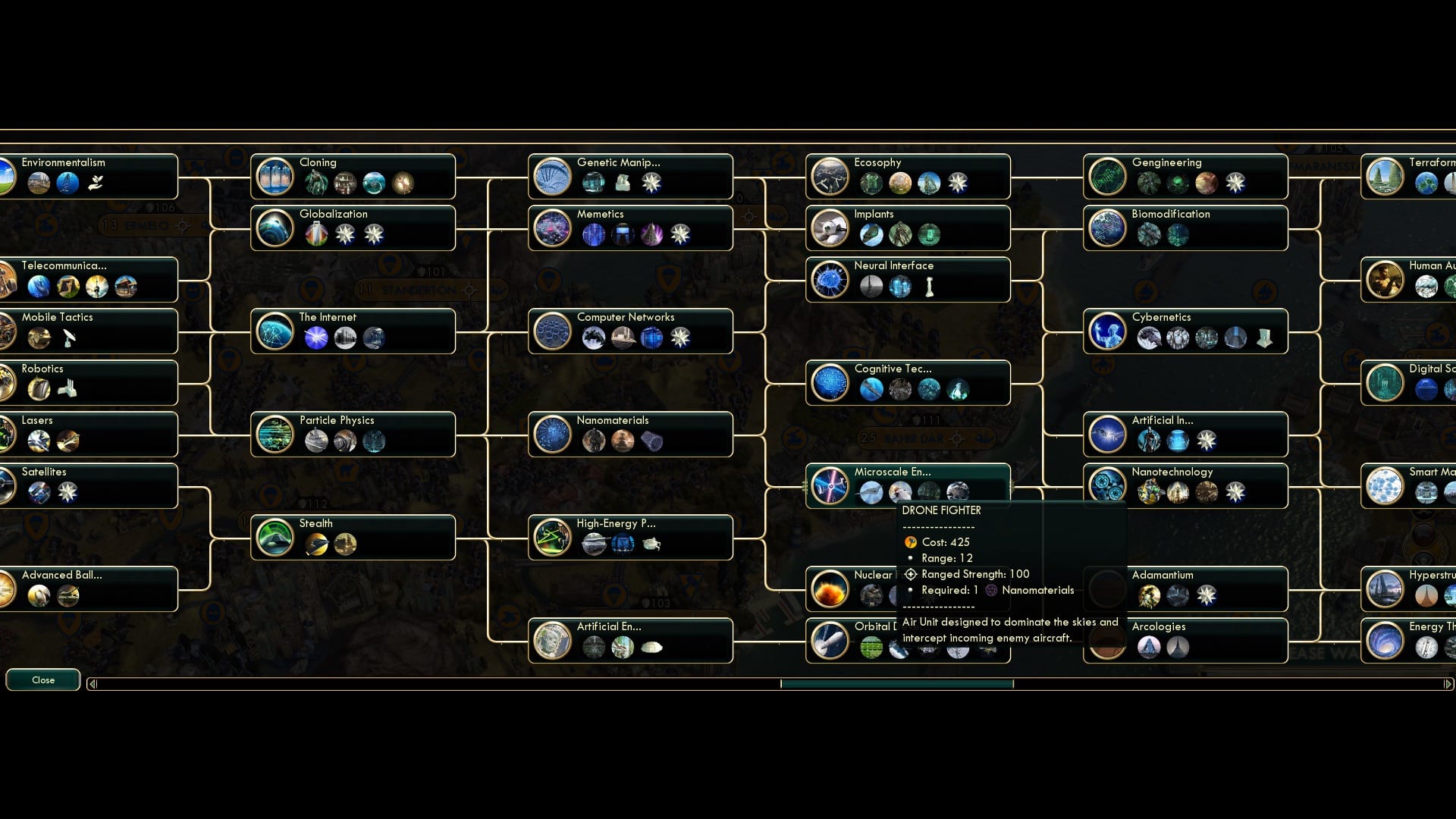The height and width of the screenshot is (819, 1456).
Task: Select The Internet technology node
Action: (x=353, y=331)
